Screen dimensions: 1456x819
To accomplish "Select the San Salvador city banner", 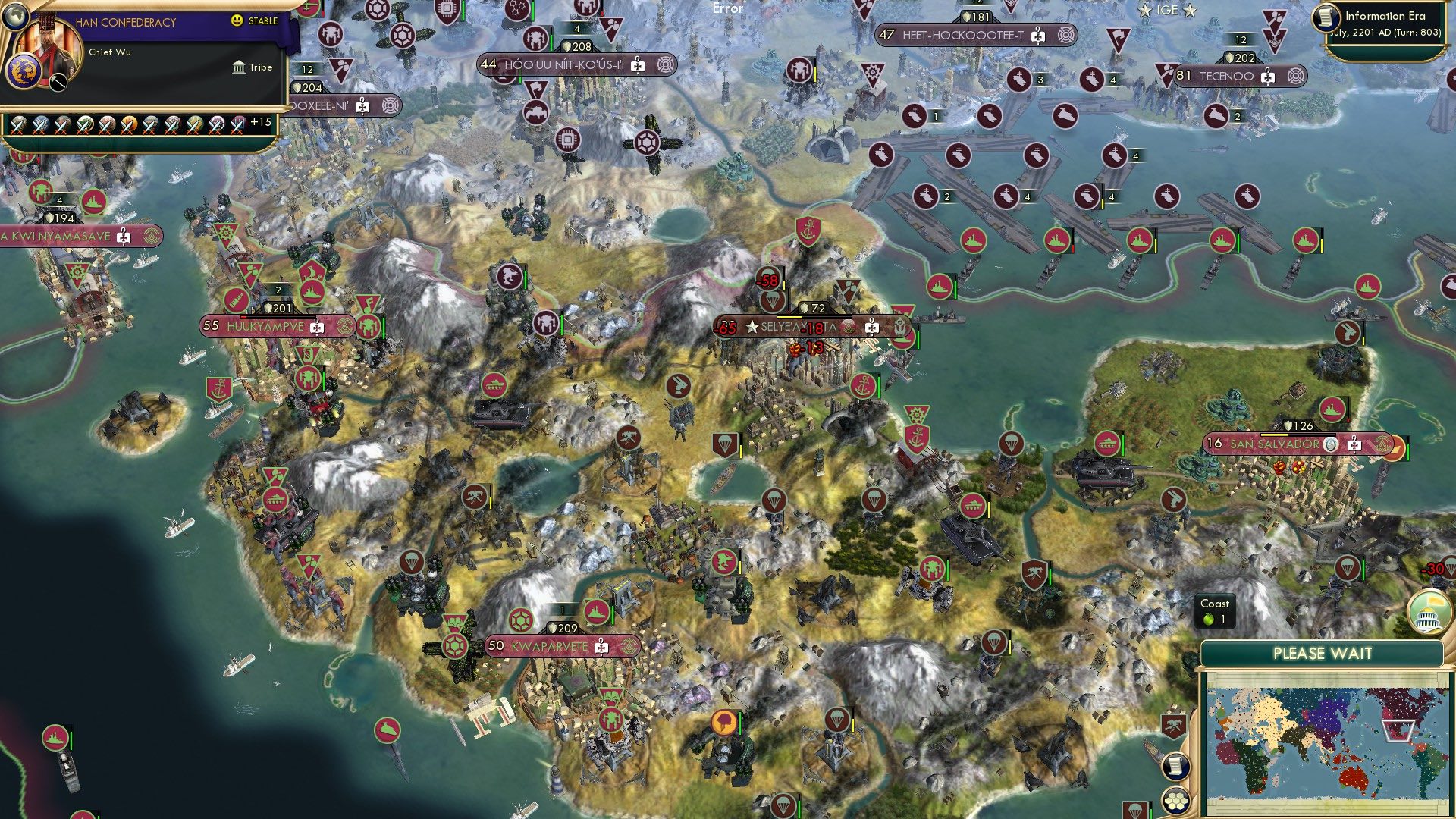I will point(1275,444).
